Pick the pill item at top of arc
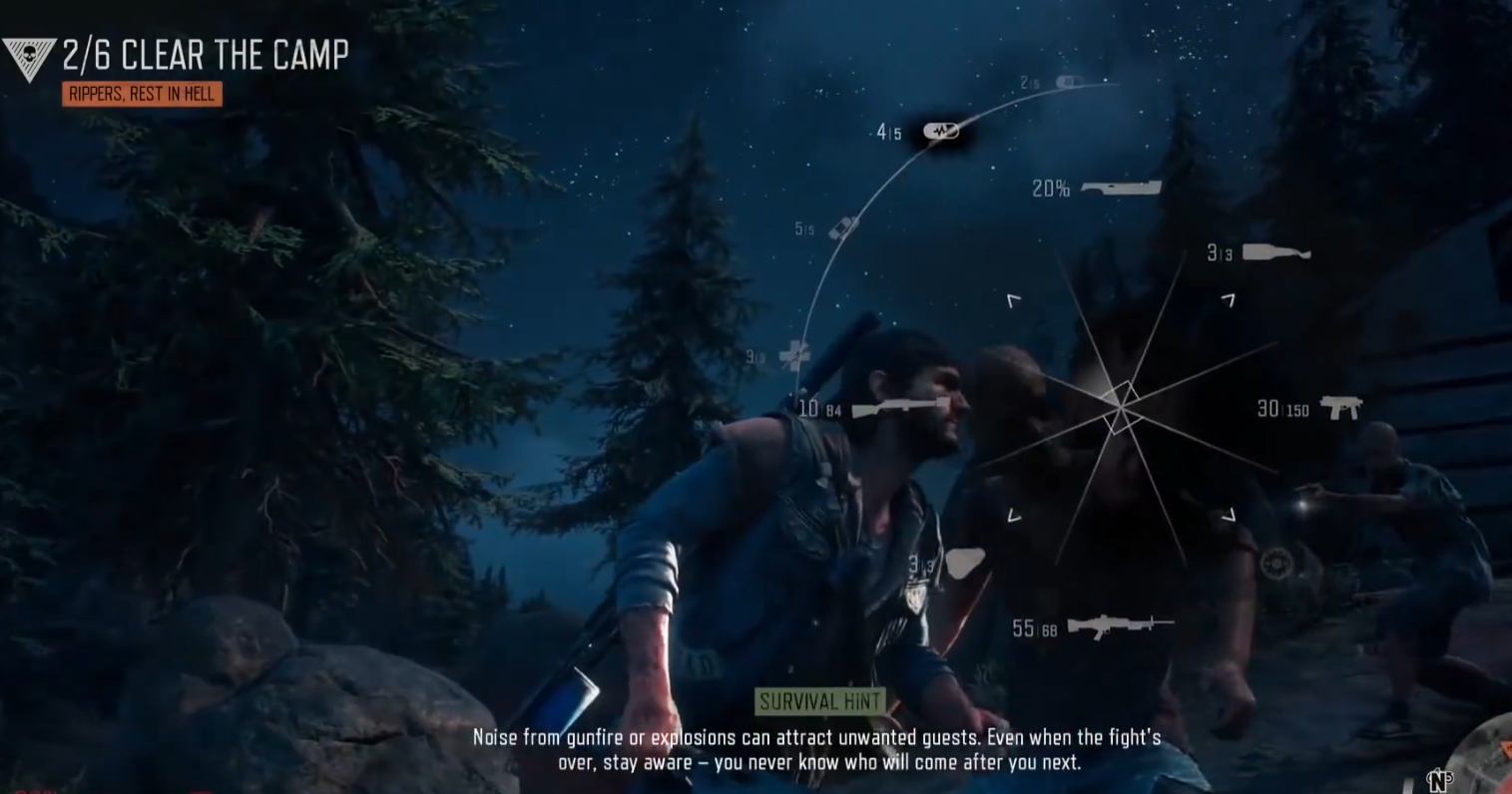 [1068, 82]
